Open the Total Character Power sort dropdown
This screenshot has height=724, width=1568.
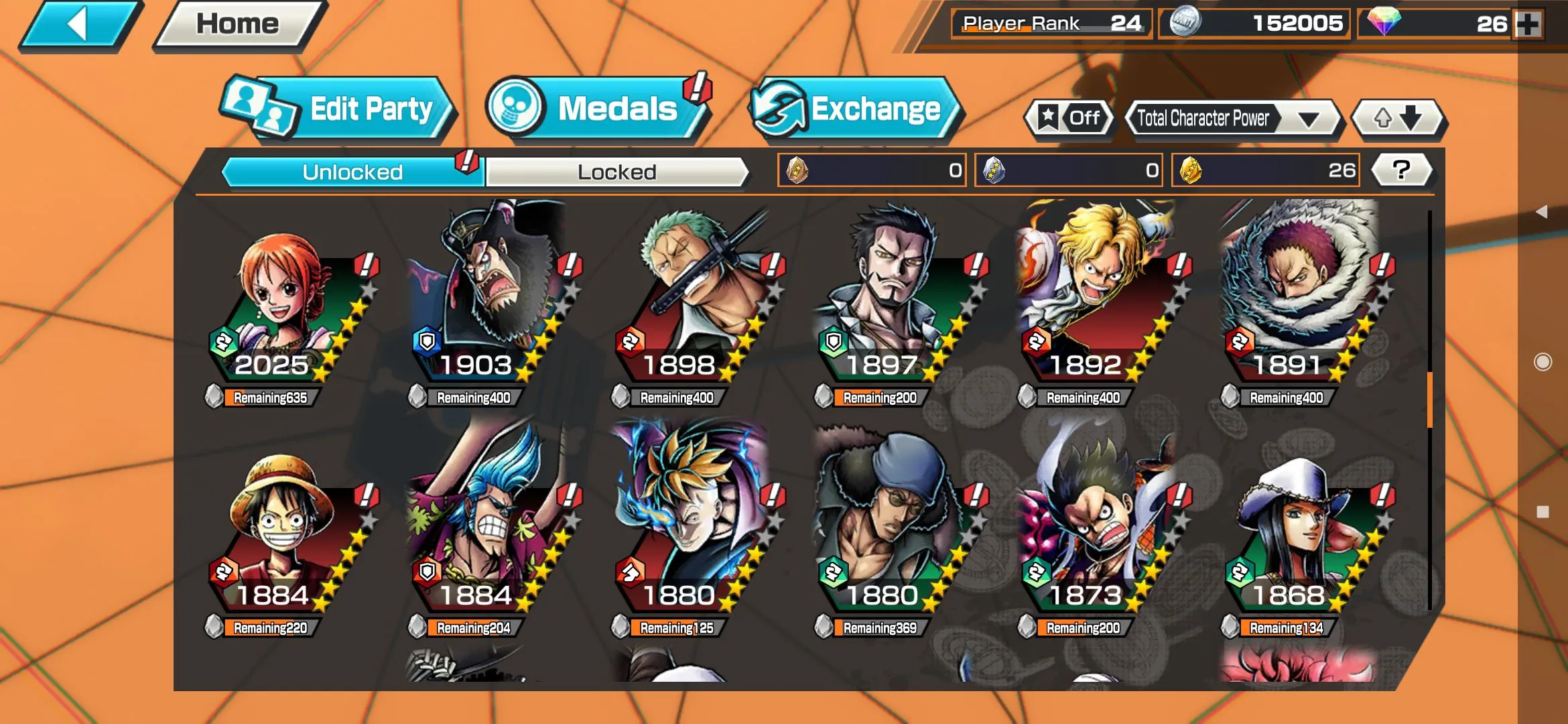tap(1232, 119)
